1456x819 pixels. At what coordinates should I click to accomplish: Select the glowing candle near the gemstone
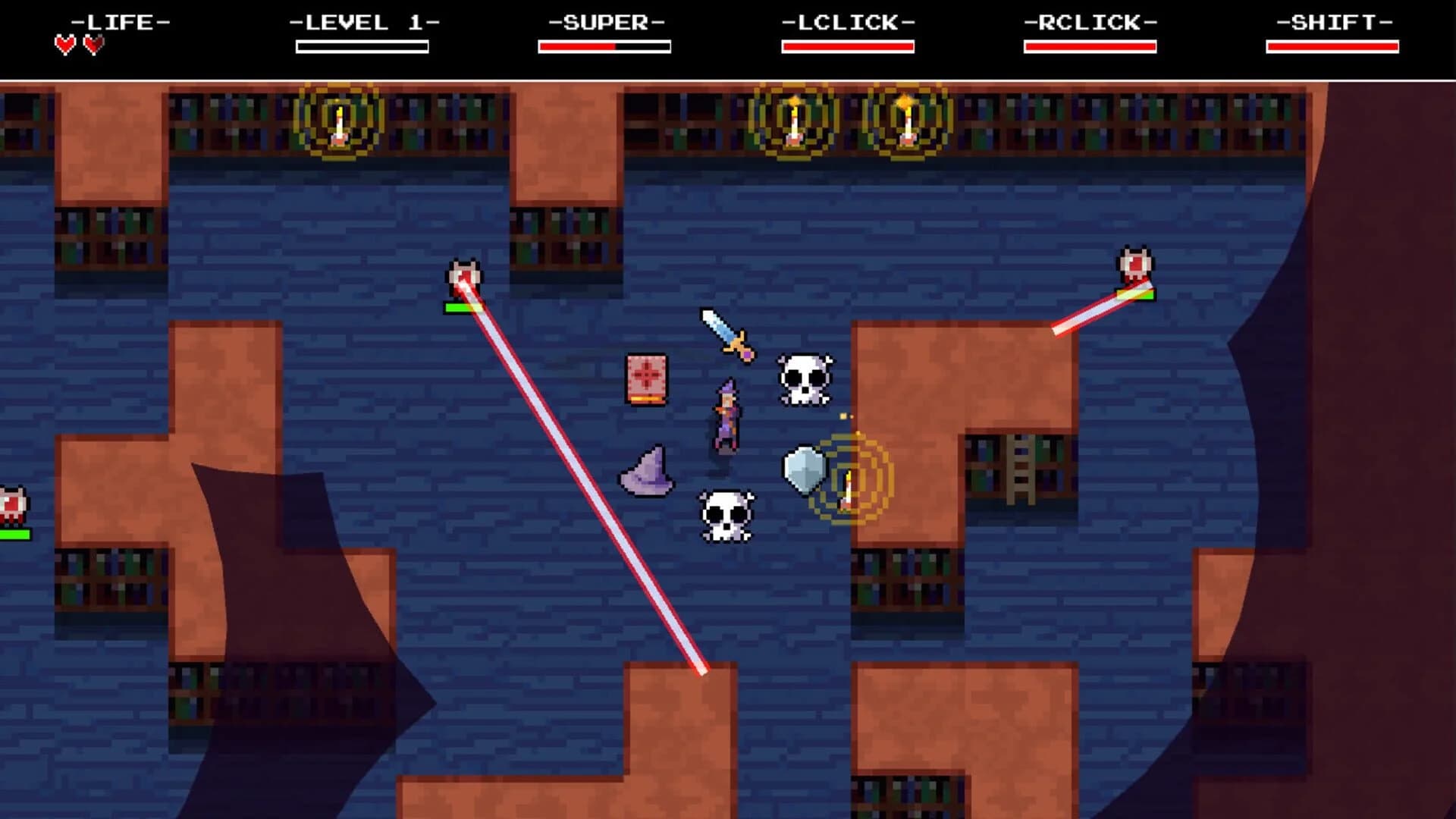(x=848, y=489)
